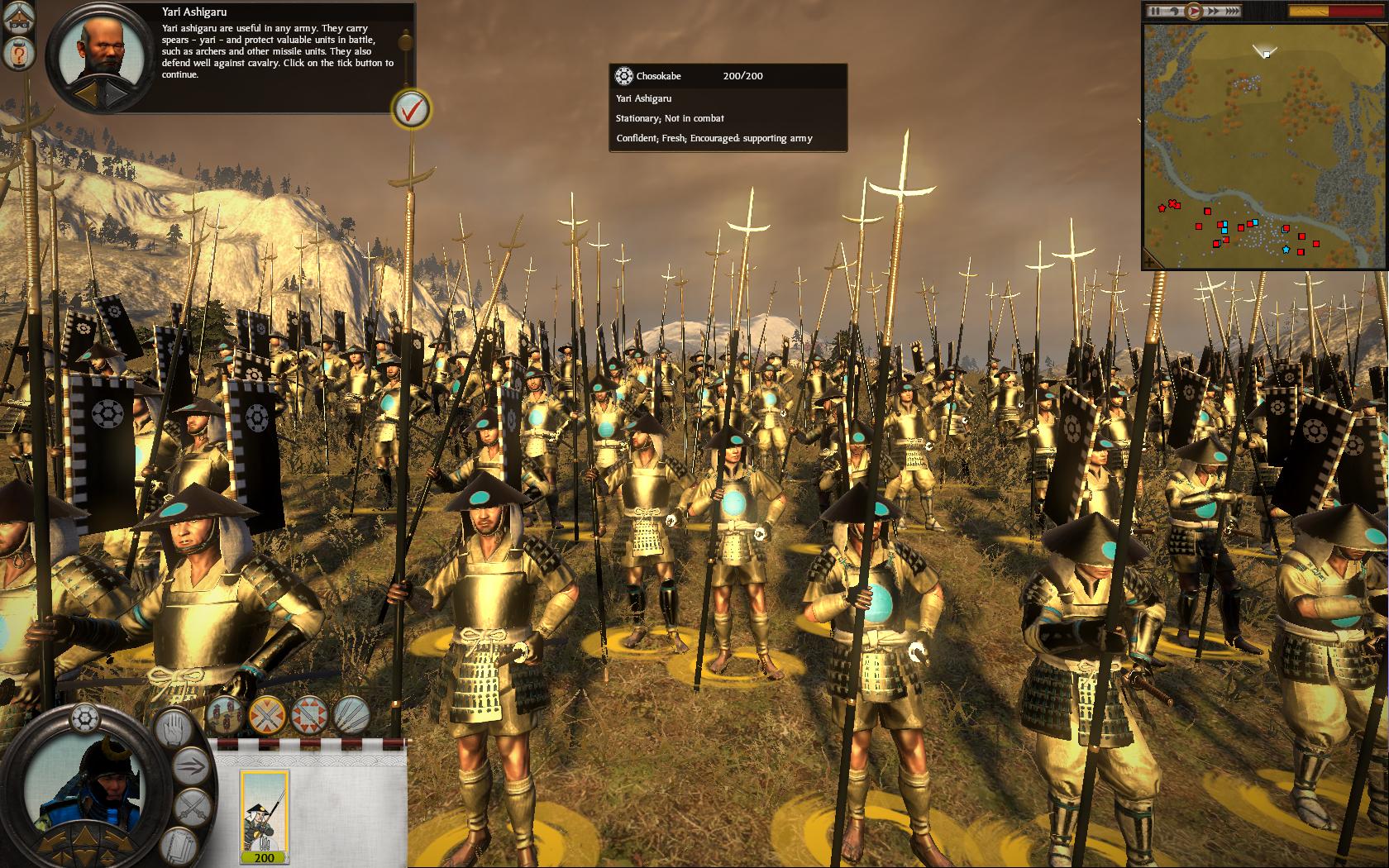Activate the halt order open-hand button

[173, 728]
